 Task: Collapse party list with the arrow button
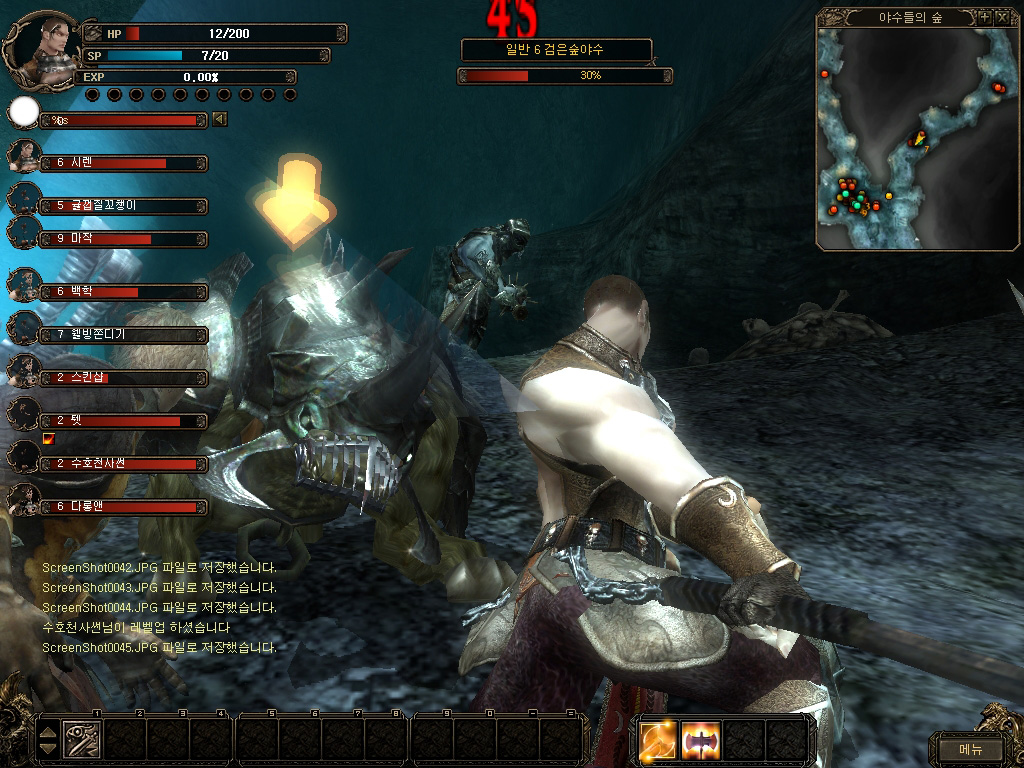219,120
